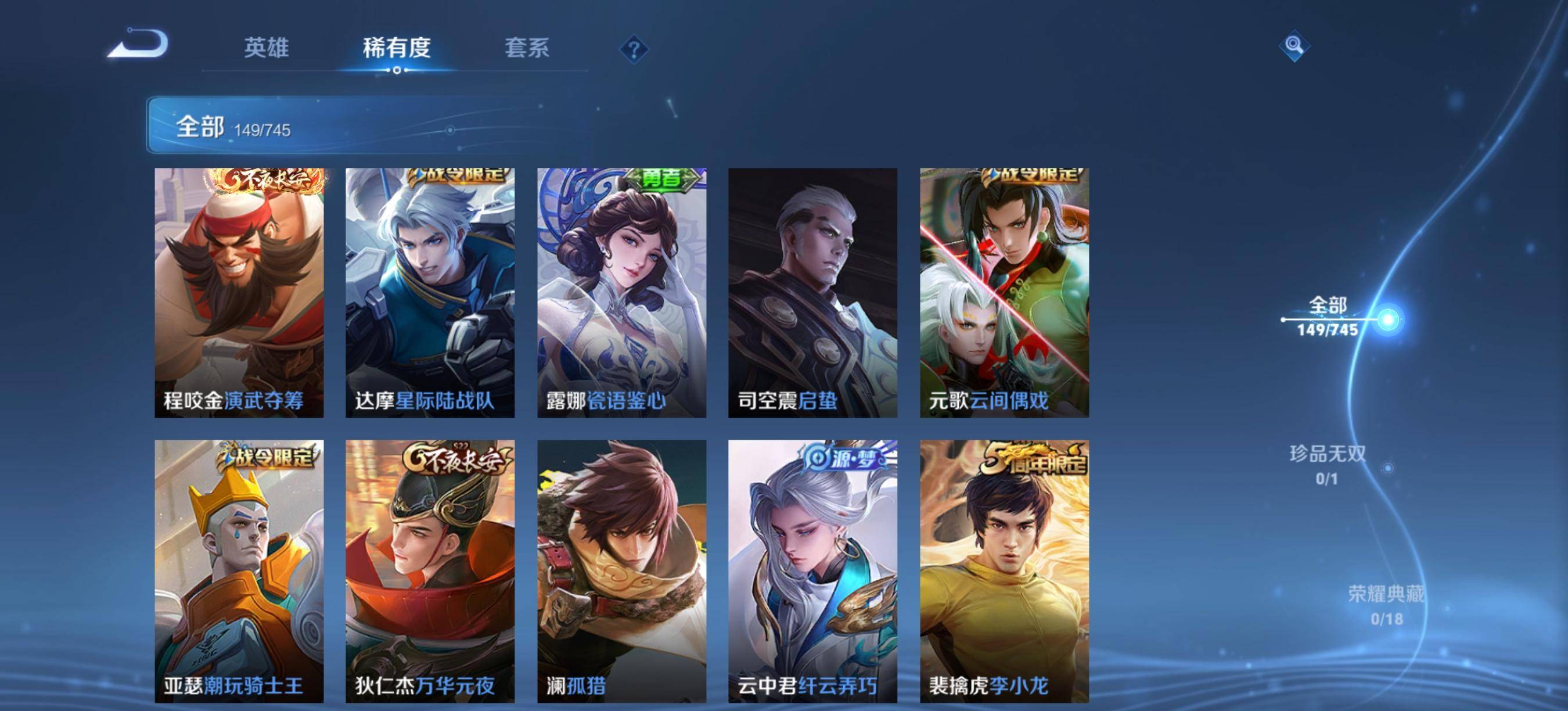View 狄仁杰 万华元夜 skin card
This screenshot has width=1568, height=711.
[x=430, y=570]
